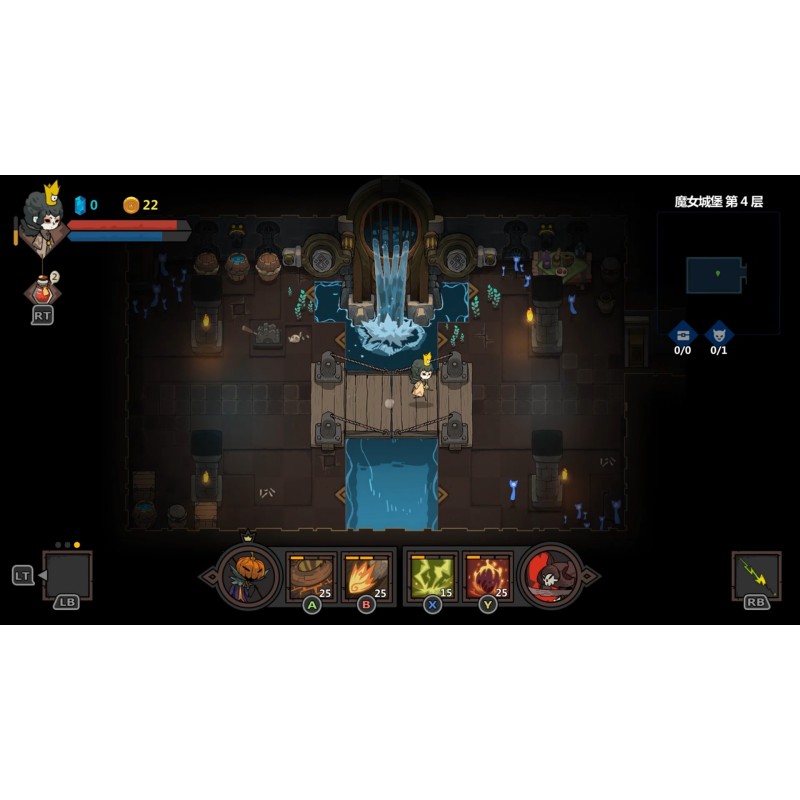Screen dimensions: 800x800
Task: Trigger the flaming ring skill
Action: [487, 576]
